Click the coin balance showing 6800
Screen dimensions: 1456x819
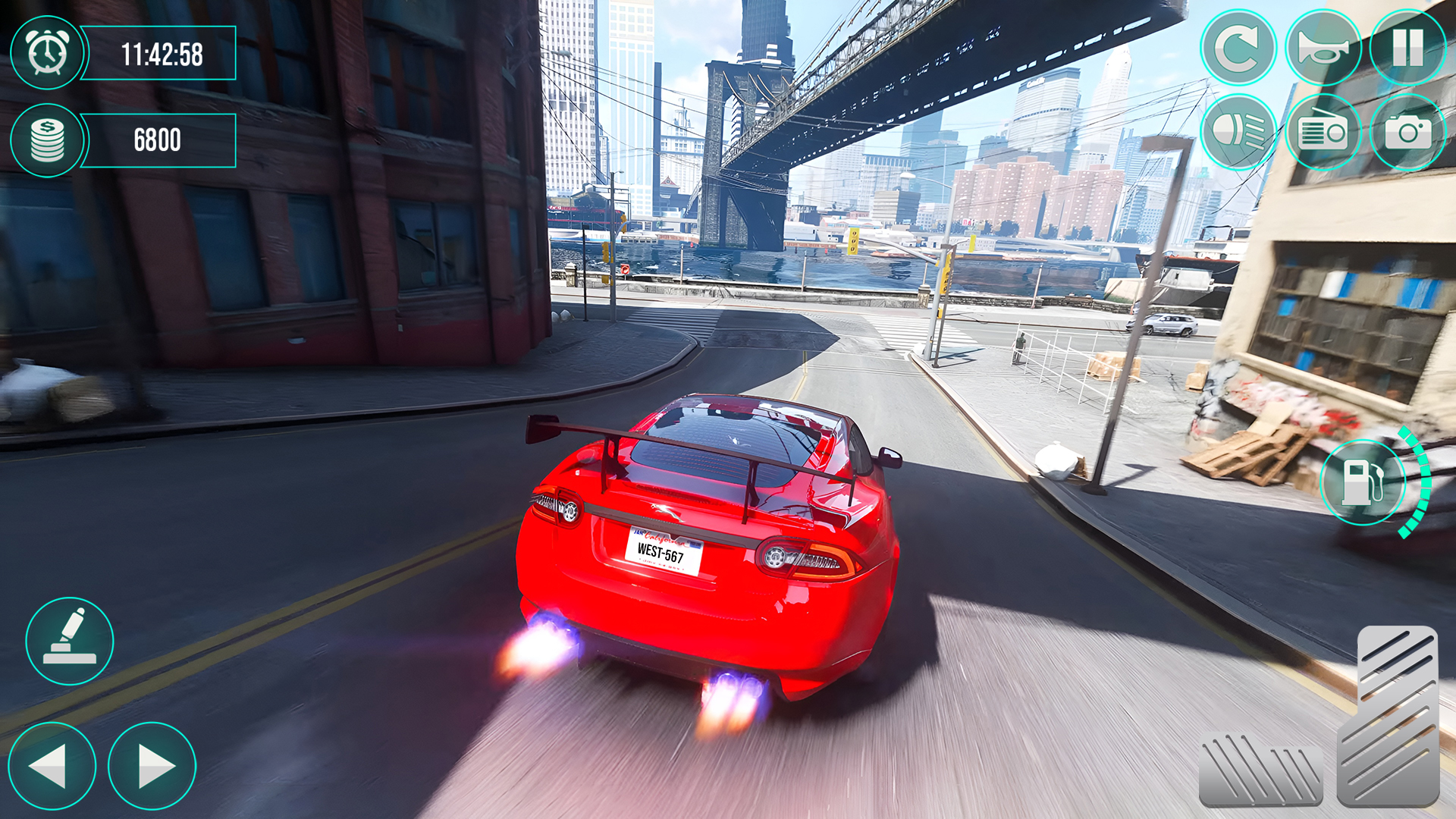point(159,140)
